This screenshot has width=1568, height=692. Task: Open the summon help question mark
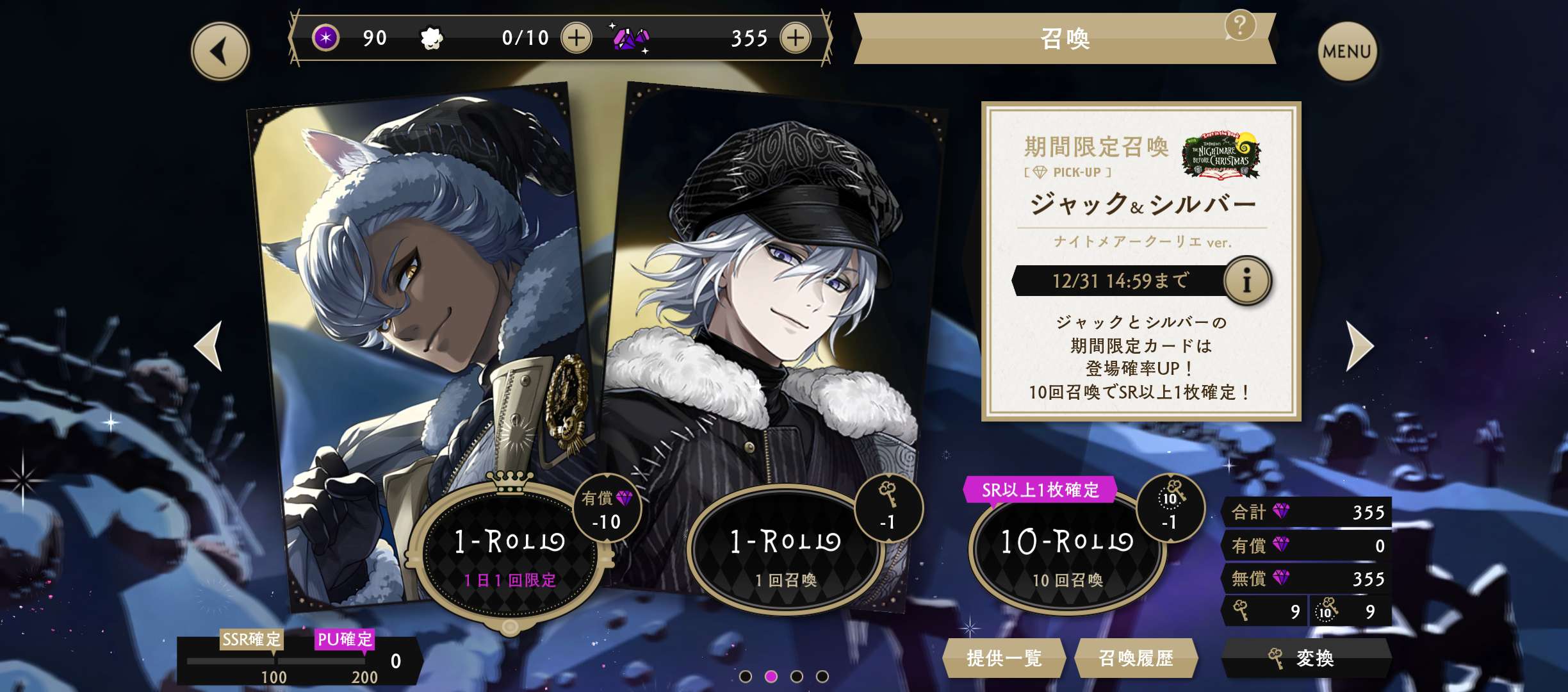(x=1239, y=26)
